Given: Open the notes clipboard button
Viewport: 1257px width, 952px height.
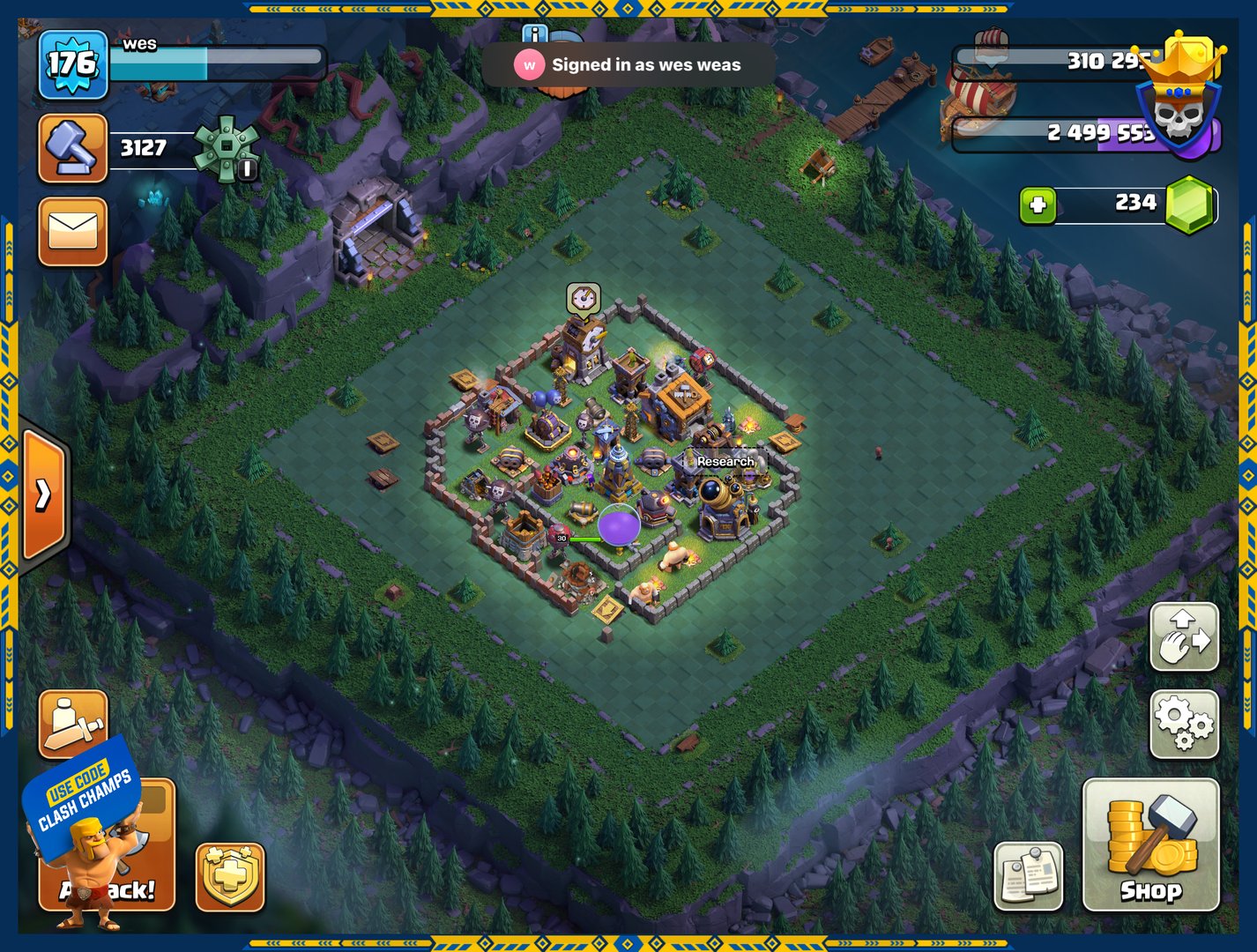Looking at the screenshot, I should click(1028, 874).
